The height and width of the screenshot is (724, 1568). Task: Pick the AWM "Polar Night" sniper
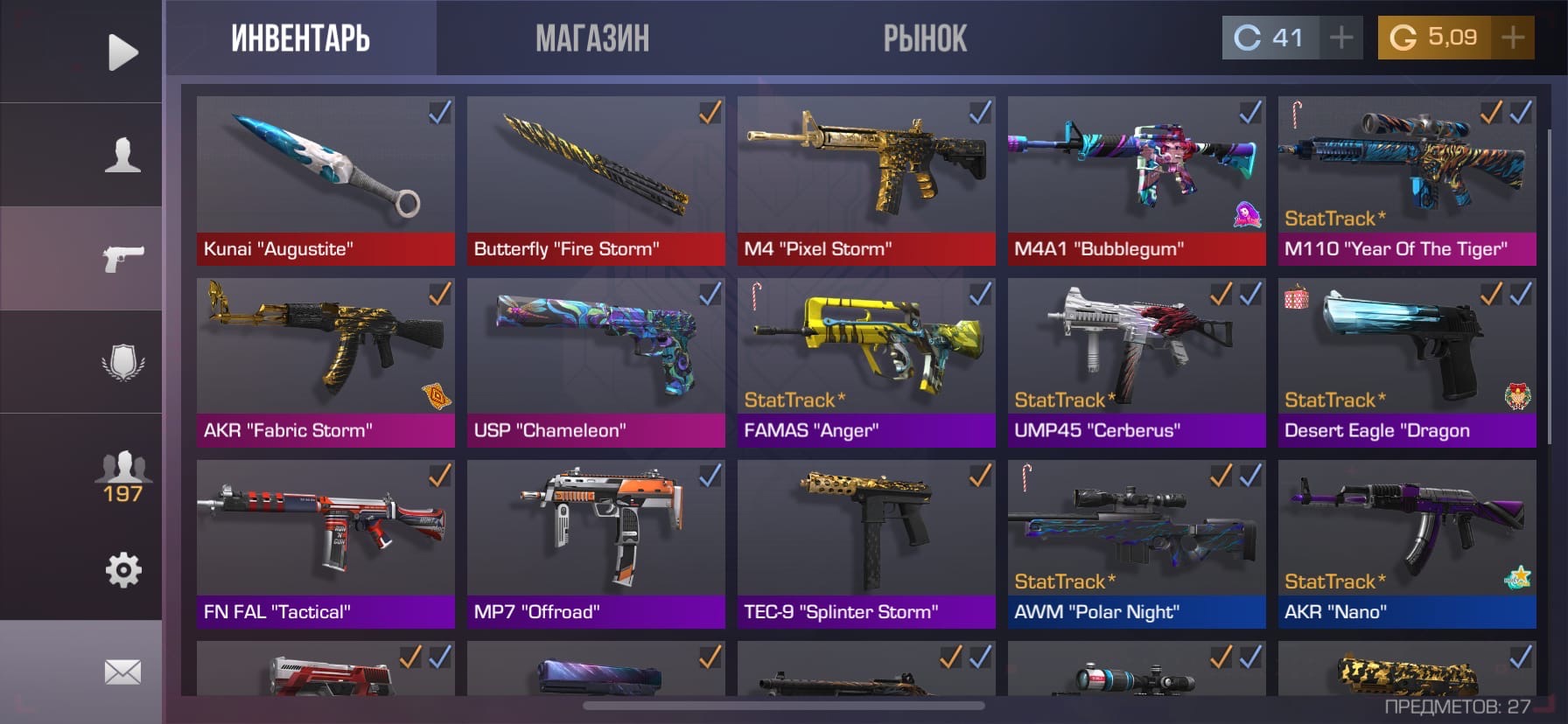click(x=1137, y=544)
